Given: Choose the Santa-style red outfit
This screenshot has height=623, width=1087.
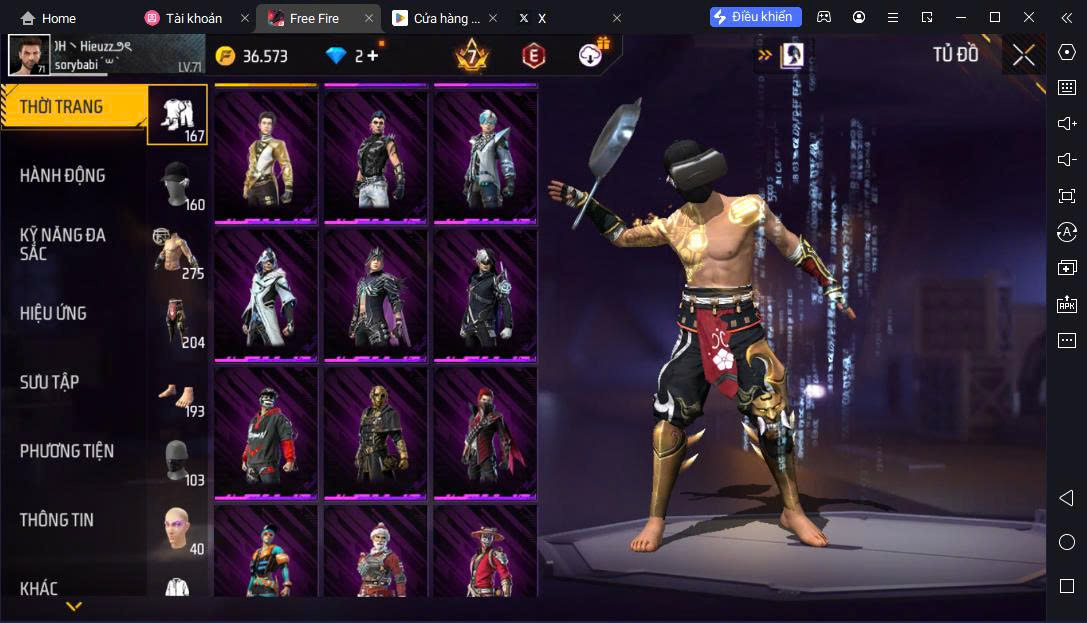Looking at the screenshot, I should (x=375, y=553).
